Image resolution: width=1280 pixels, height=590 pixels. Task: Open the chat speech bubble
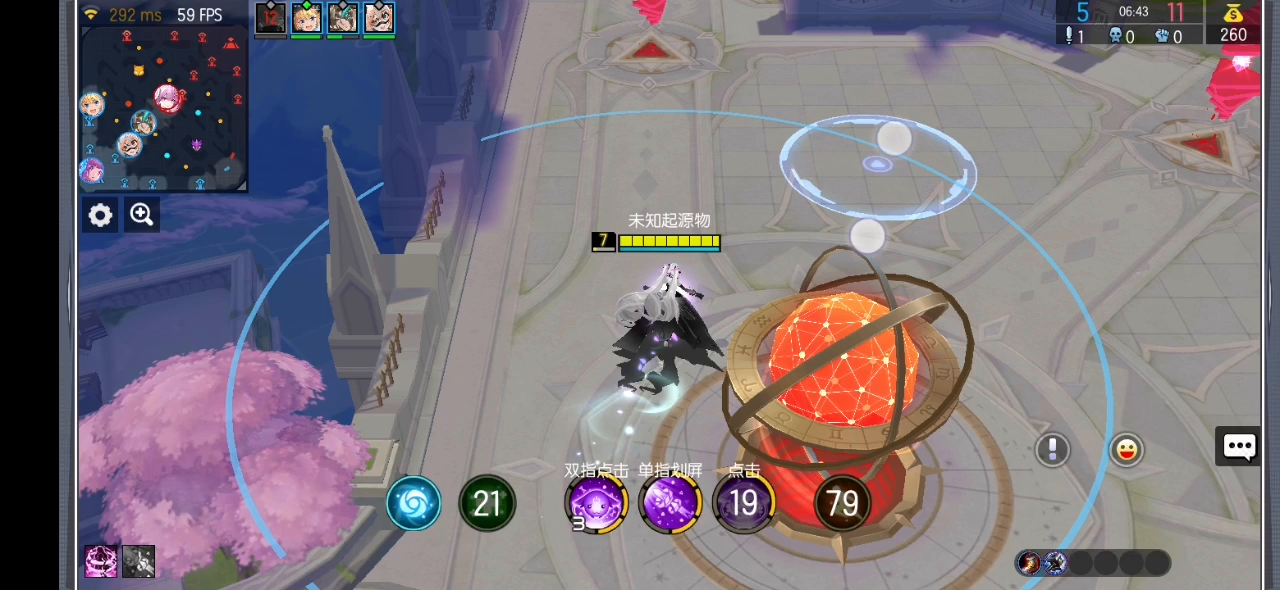(1239, 447)
